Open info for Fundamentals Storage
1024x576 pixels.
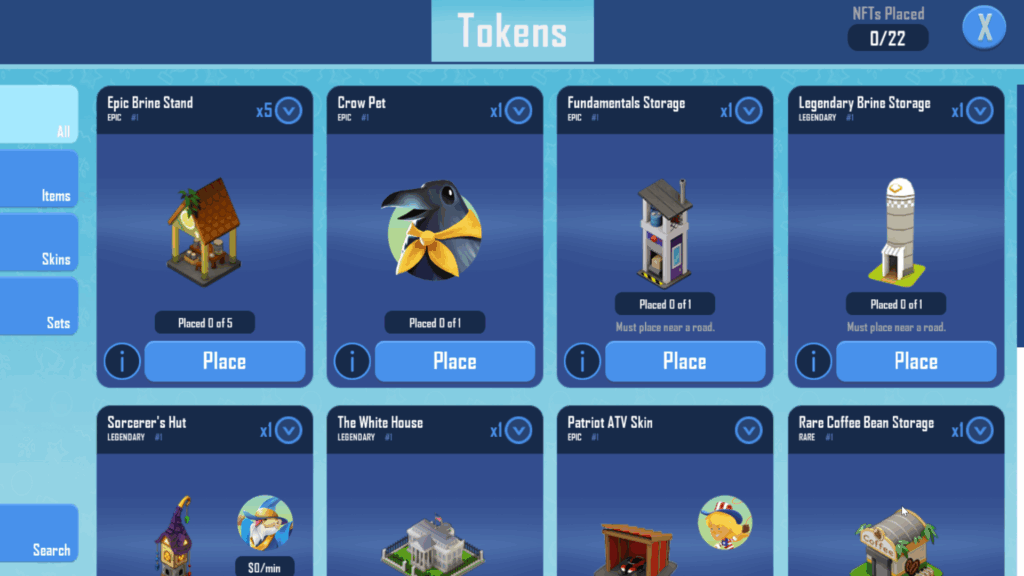click(x=582, y=361)
